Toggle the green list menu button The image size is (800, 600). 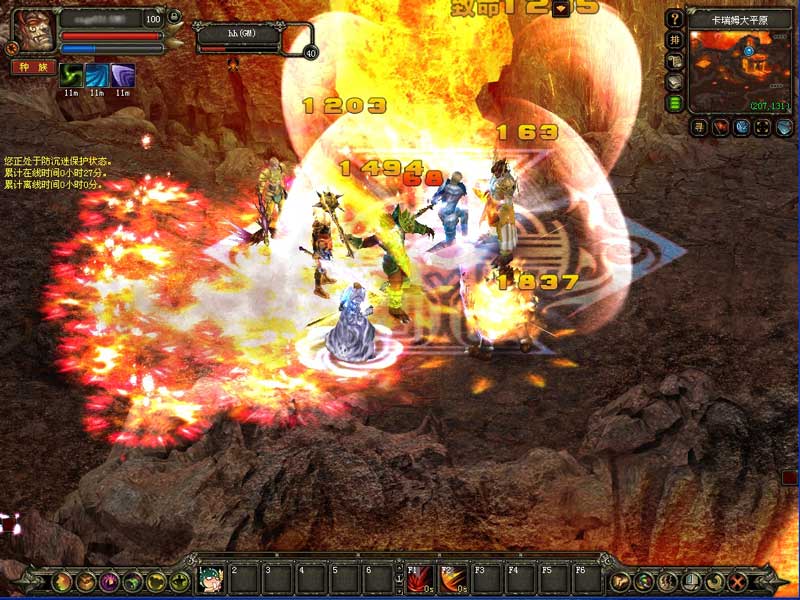(676, 103)
